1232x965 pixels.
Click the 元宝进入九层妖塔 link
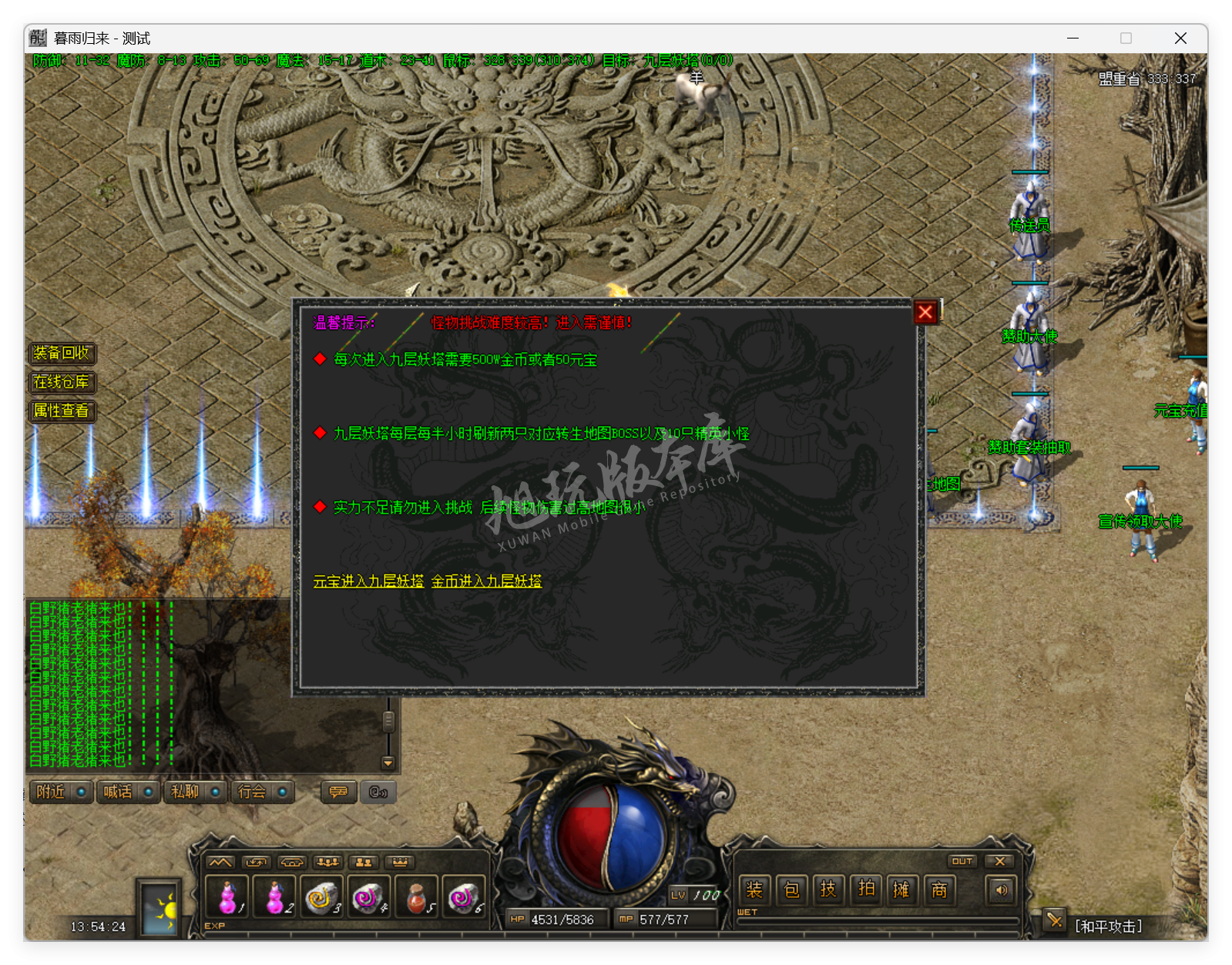[x=368, y=583]
